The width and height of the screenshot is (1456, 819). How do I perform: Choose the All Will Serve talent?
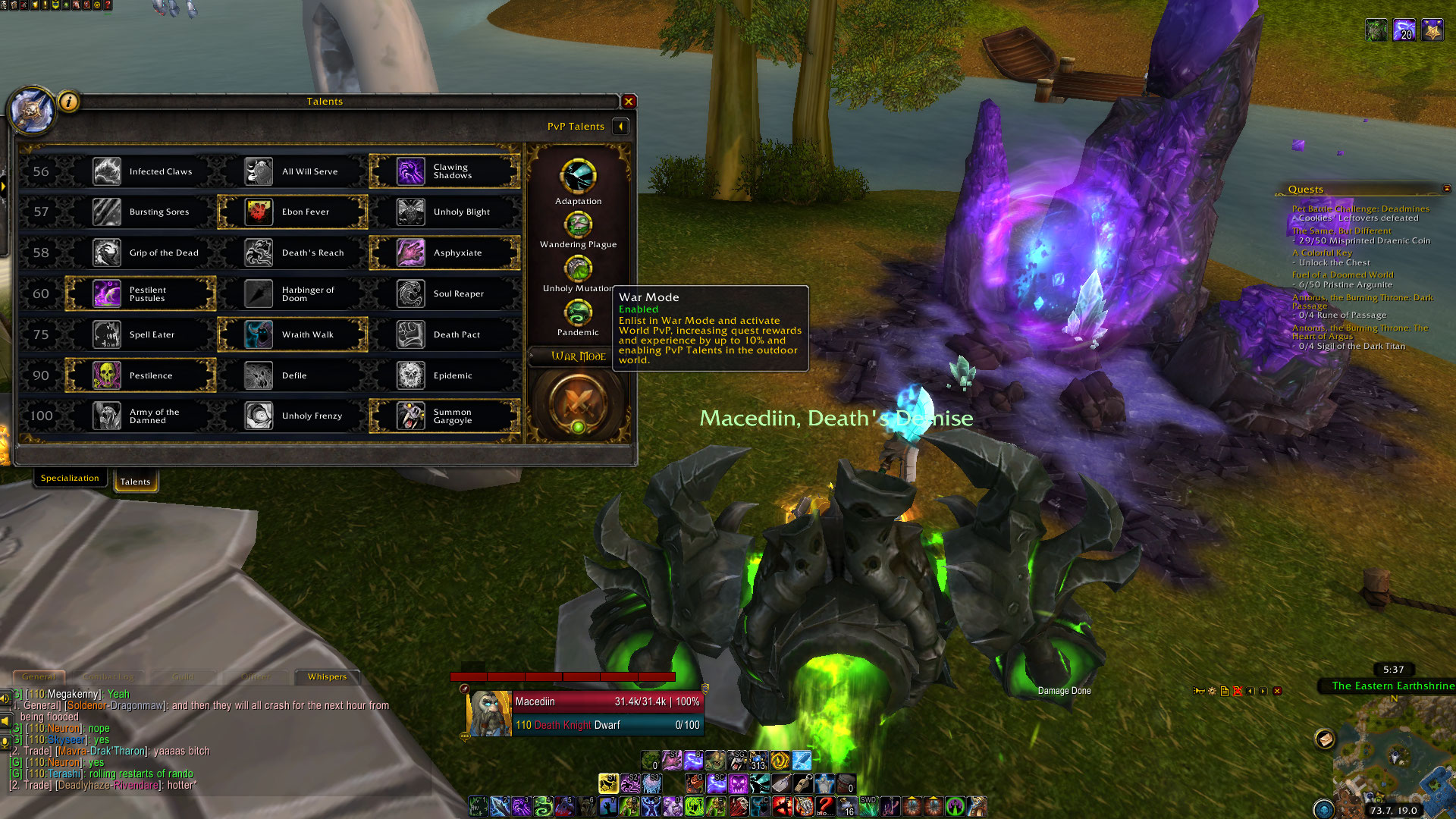(x=293, y=171)
